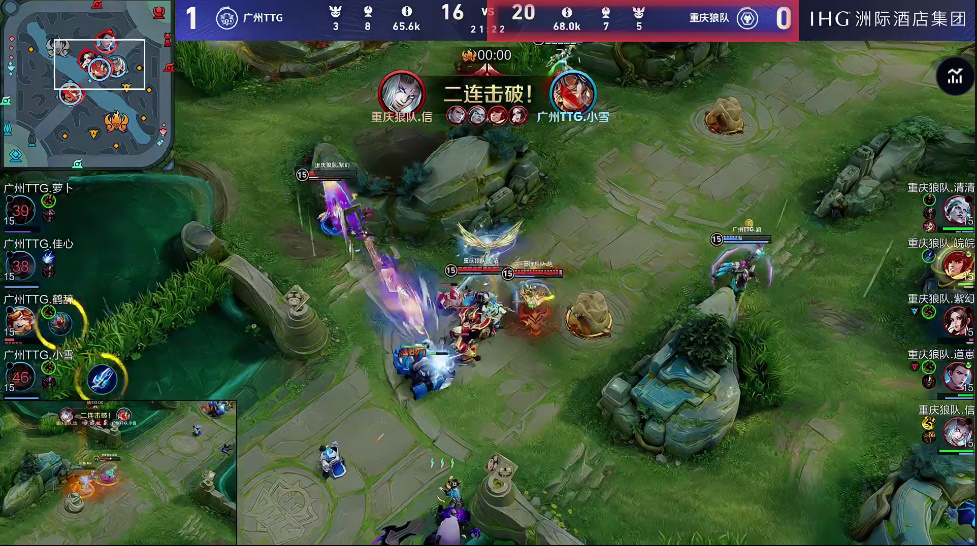Viewport: 977px width, 546px height.
Task: Select player 广州TTG.小雪 portrait
Action: click(21, 376)
